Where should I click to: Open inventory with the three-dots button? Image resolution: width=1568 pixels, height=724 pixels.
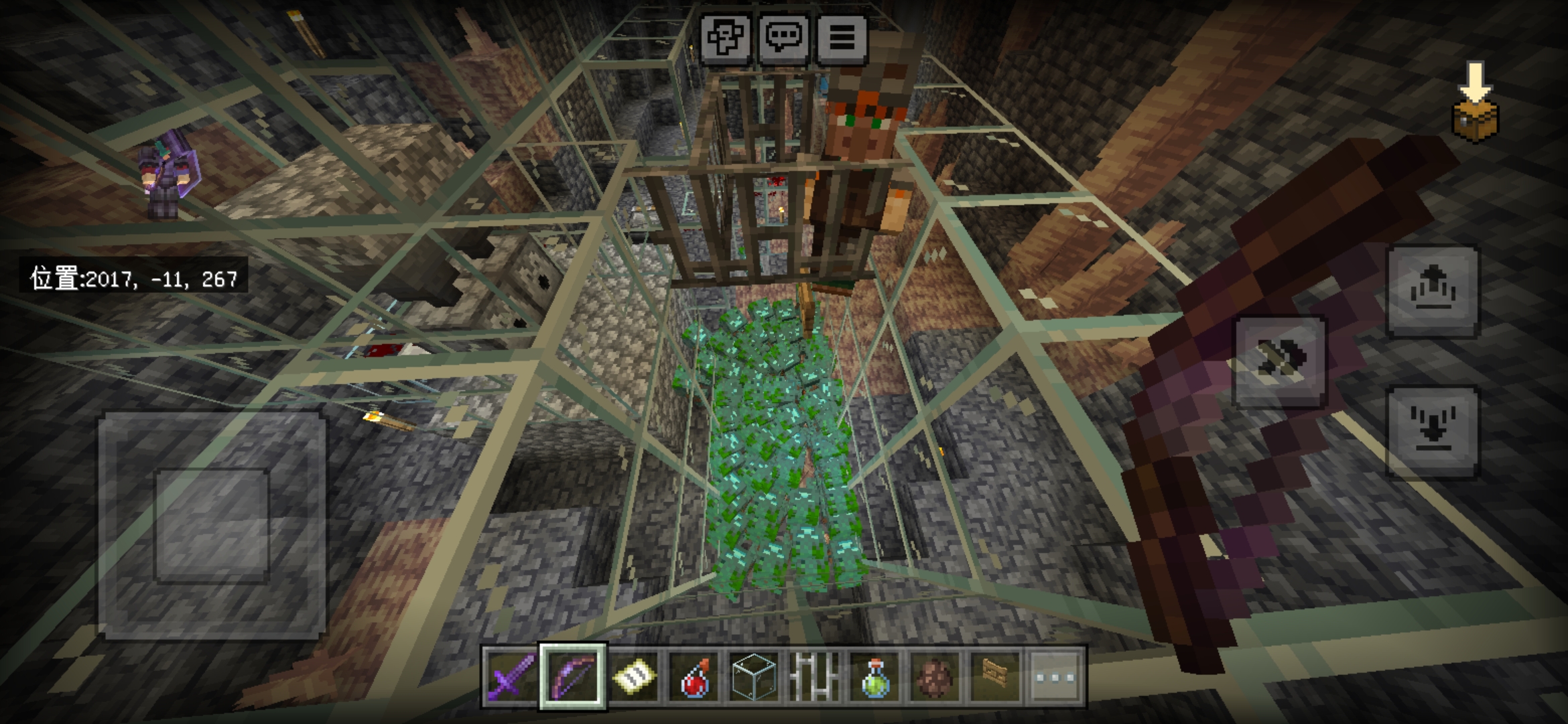[x=1055, y=676]
